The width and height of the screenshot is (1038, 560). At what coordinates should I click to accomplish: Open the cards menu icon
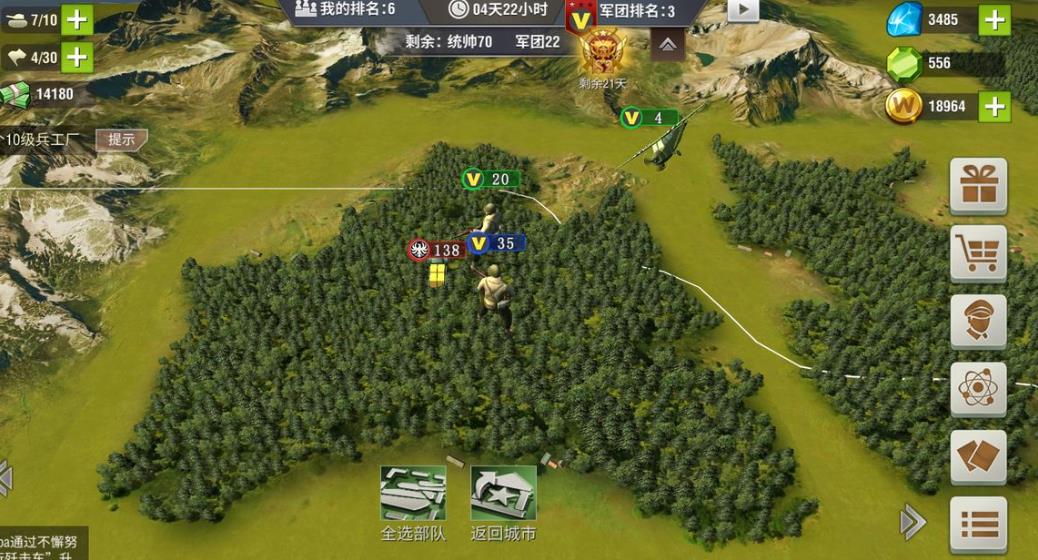[977, 457]
